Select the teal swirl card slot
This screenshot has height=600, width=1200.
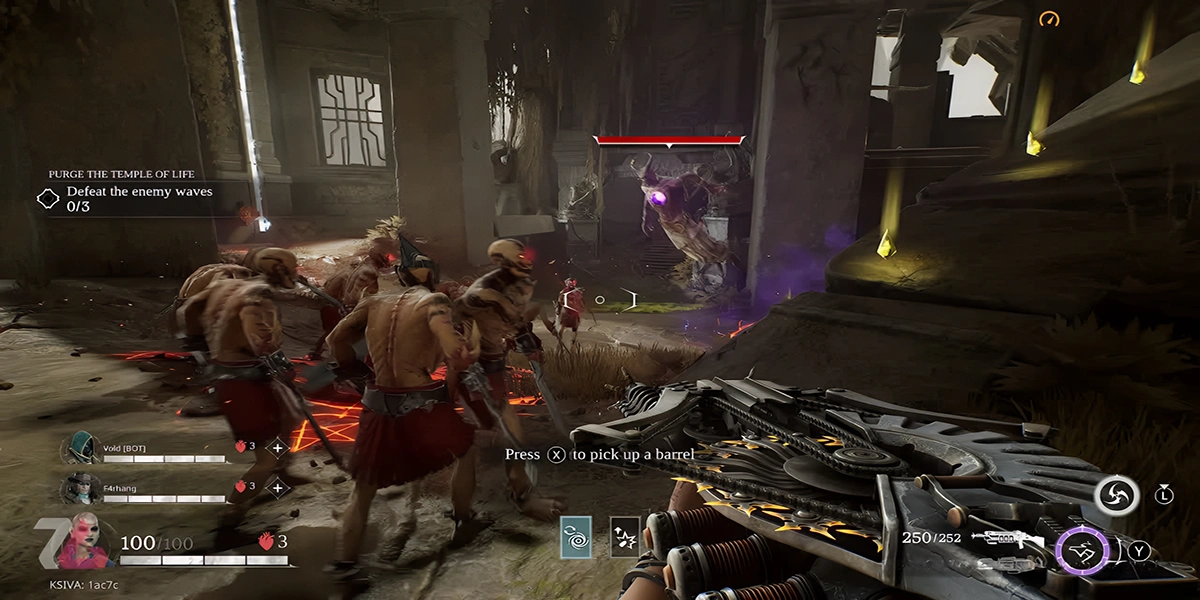[x=576, y=538]
